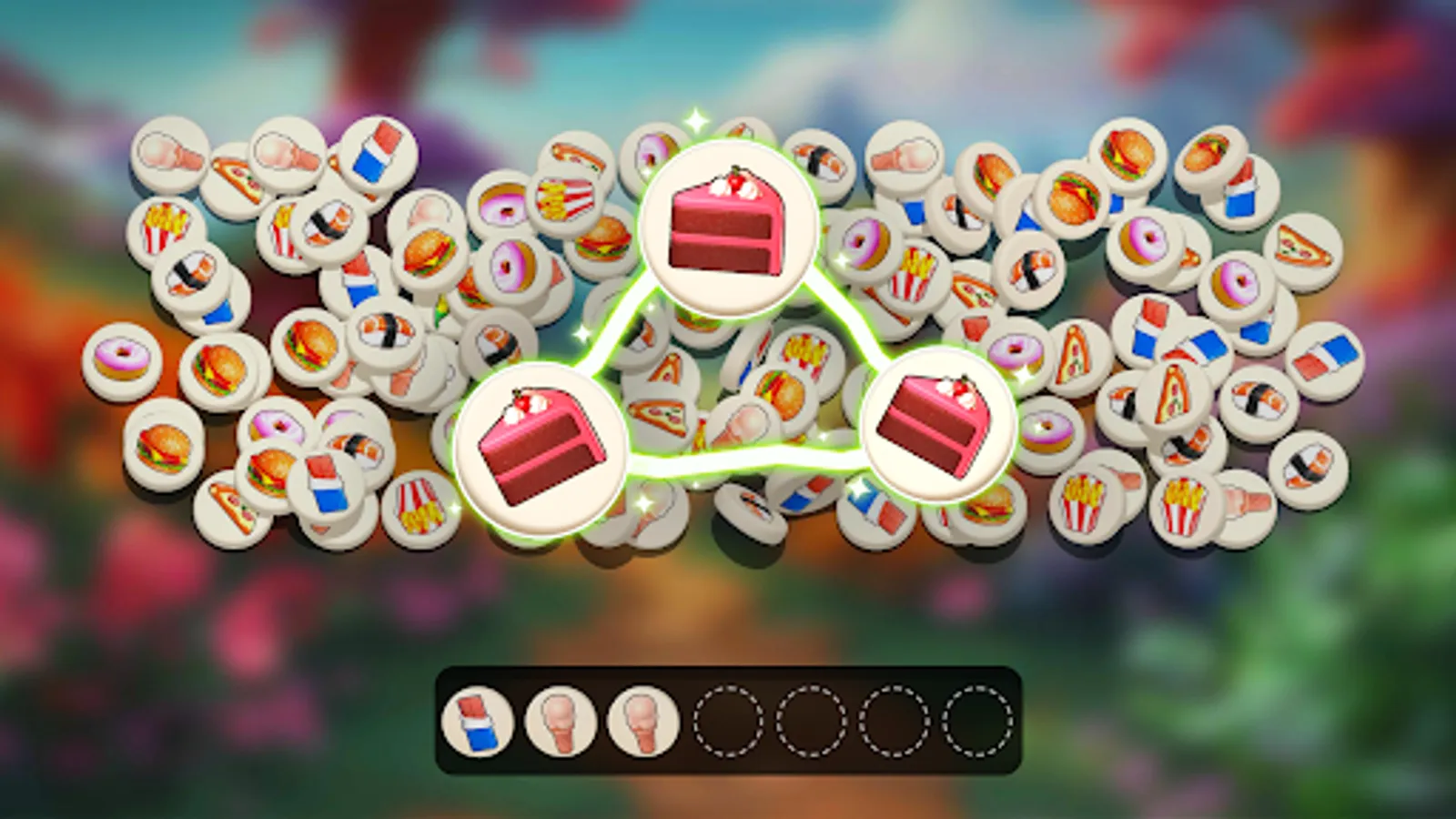Click the popsicle tile in the collection tray
1456x819 pixels.
coord(477,722)
